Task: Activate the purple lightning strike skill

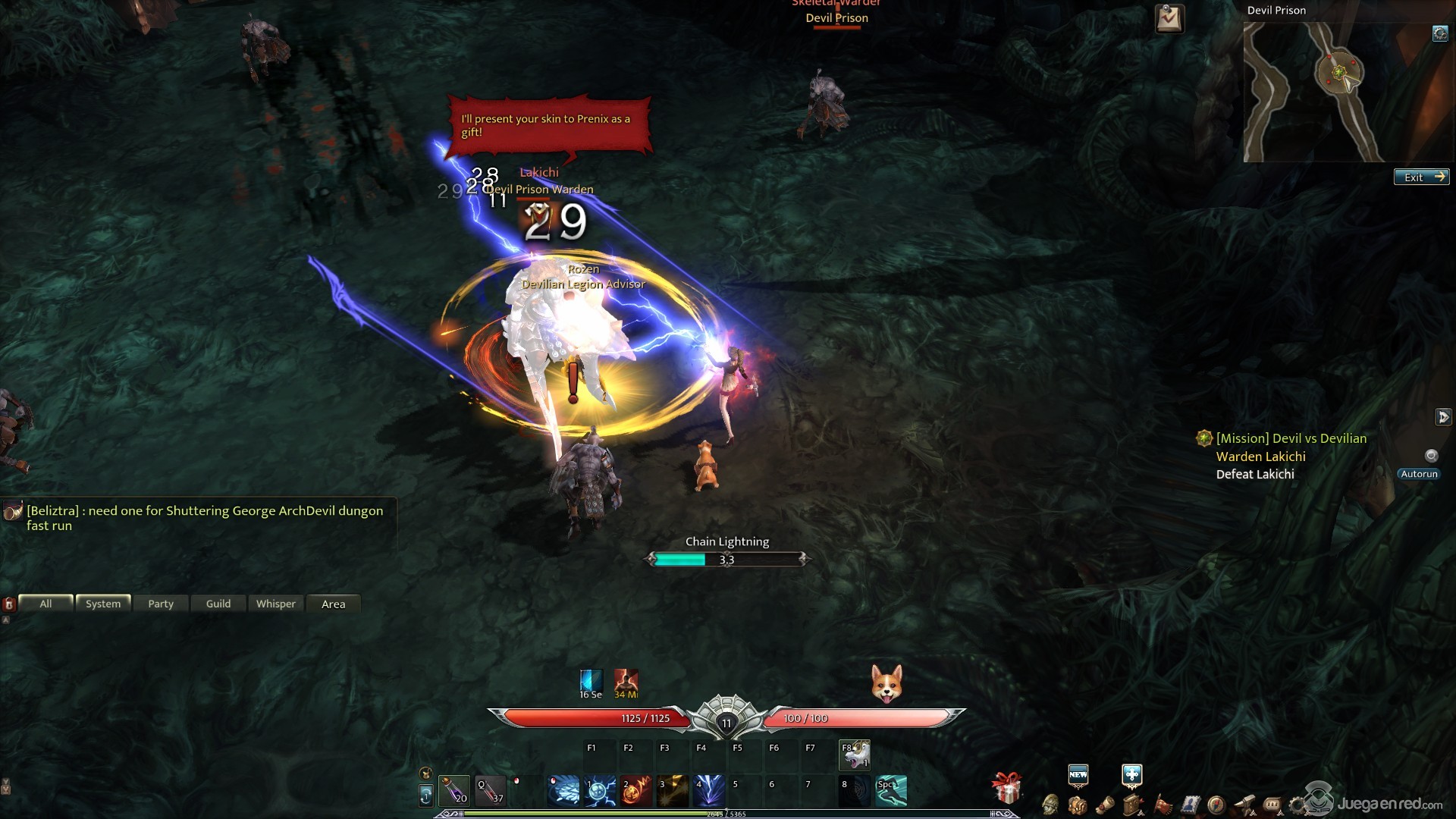Action: coord(709,790)
